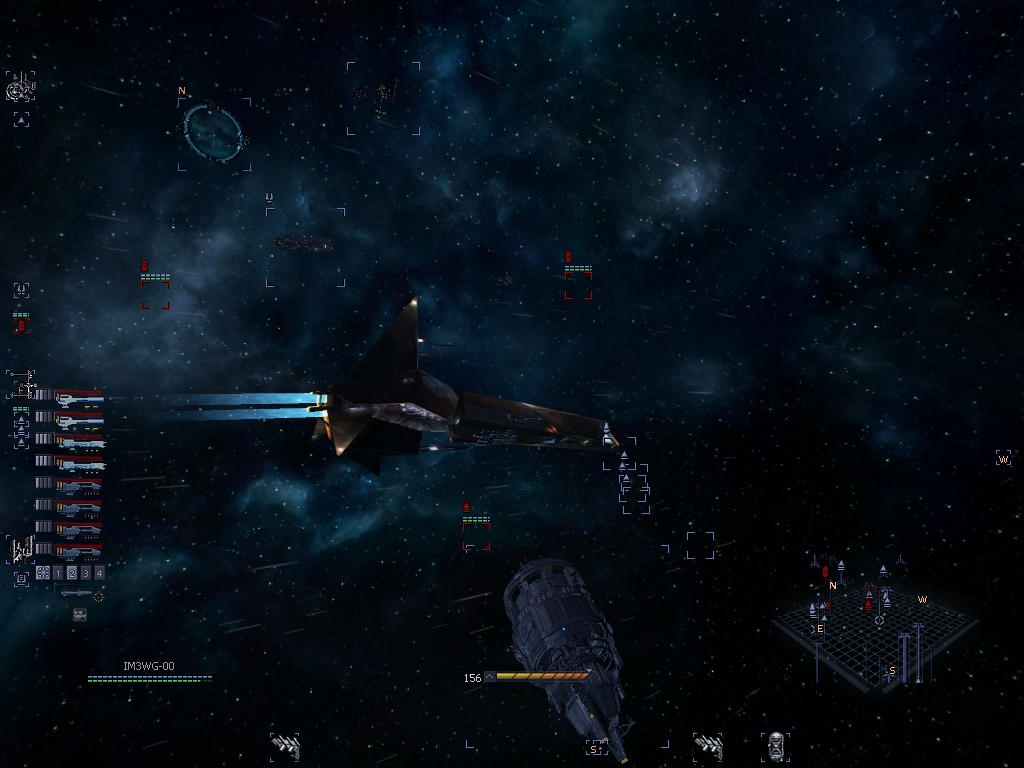
Task: Click the ship icon at bottom left-center
Action: coord(285,745)
